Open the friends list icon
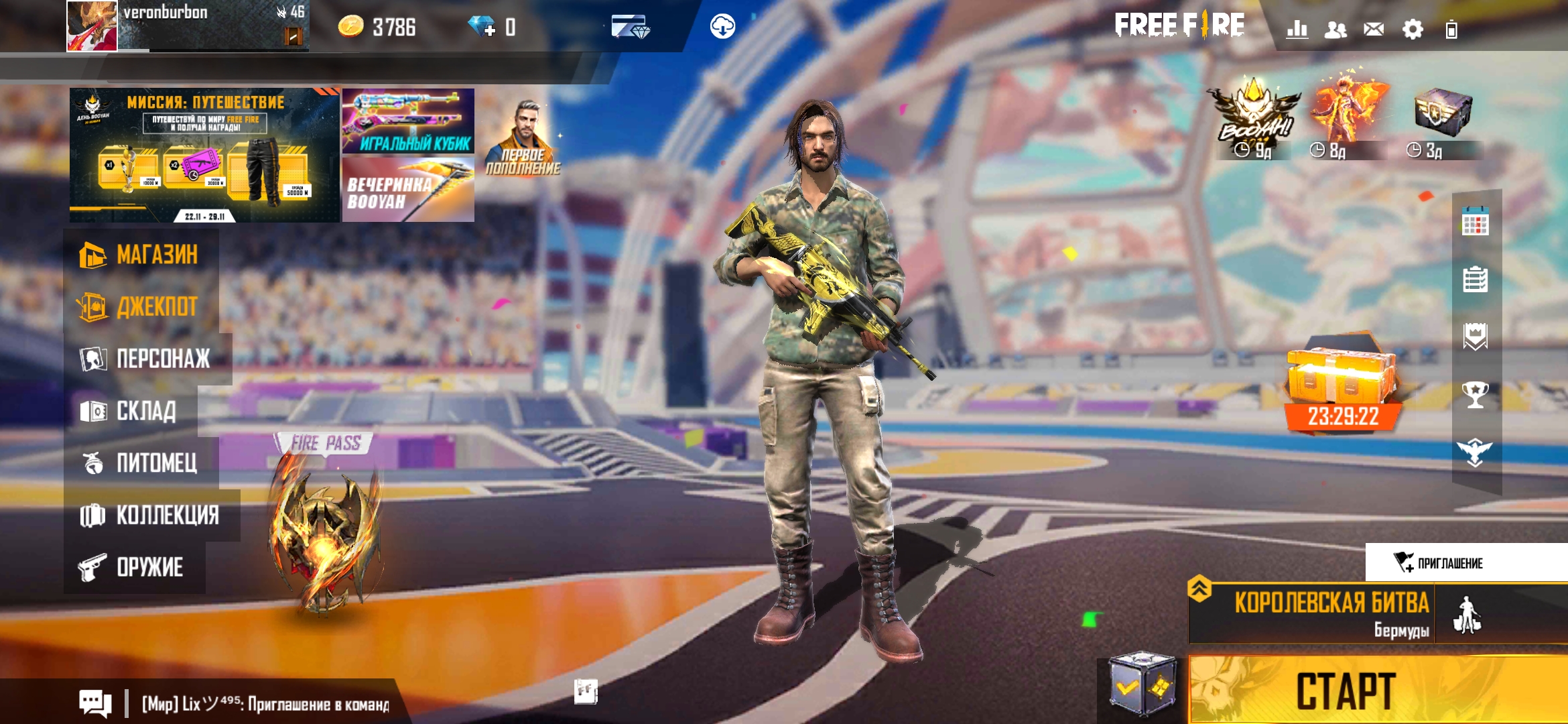The width and height of the screenshot is (1568, 724). click(x=1335, y=29)
